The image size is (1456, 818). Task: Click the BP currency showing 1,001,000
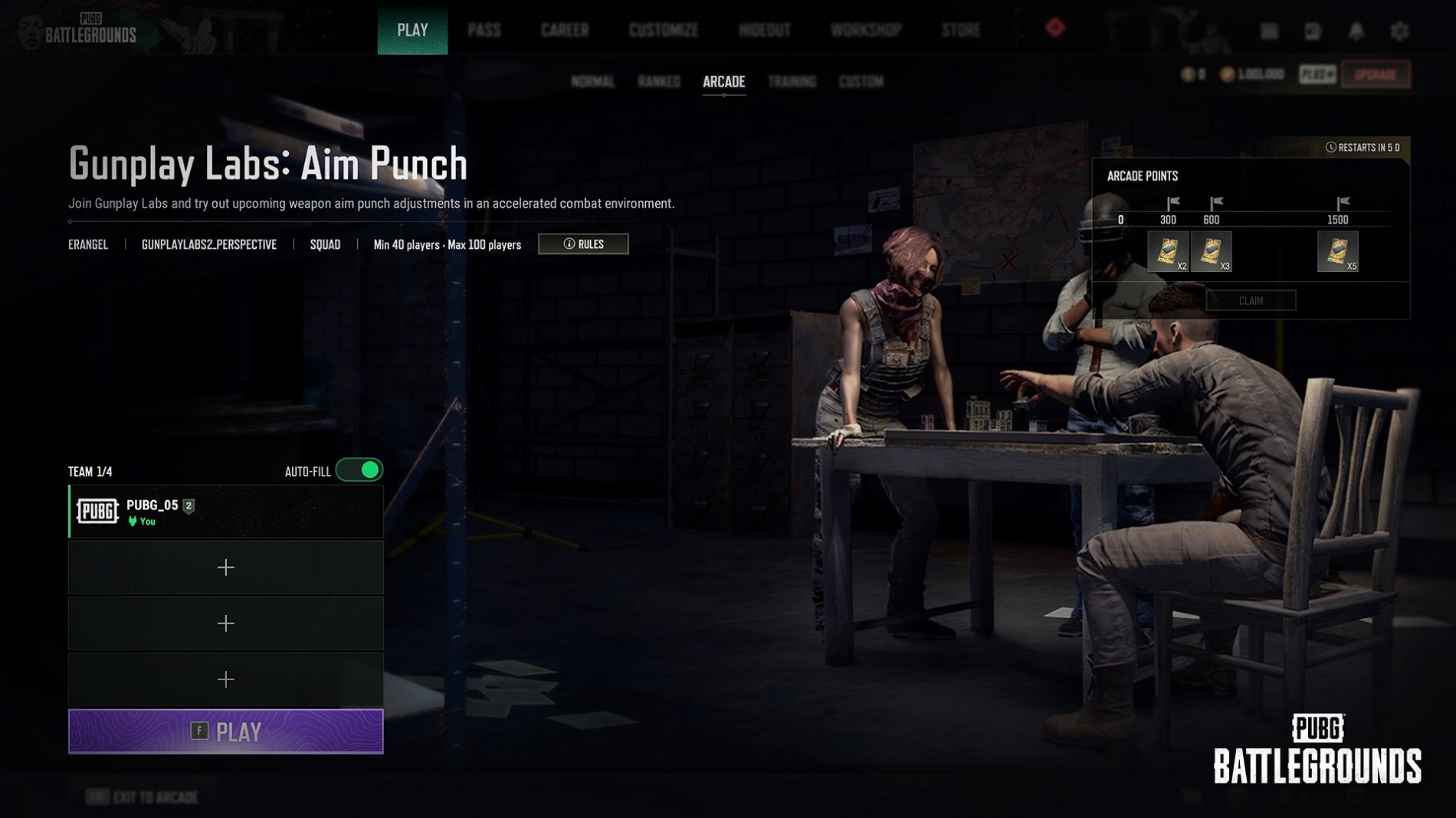click(1251, 74)
